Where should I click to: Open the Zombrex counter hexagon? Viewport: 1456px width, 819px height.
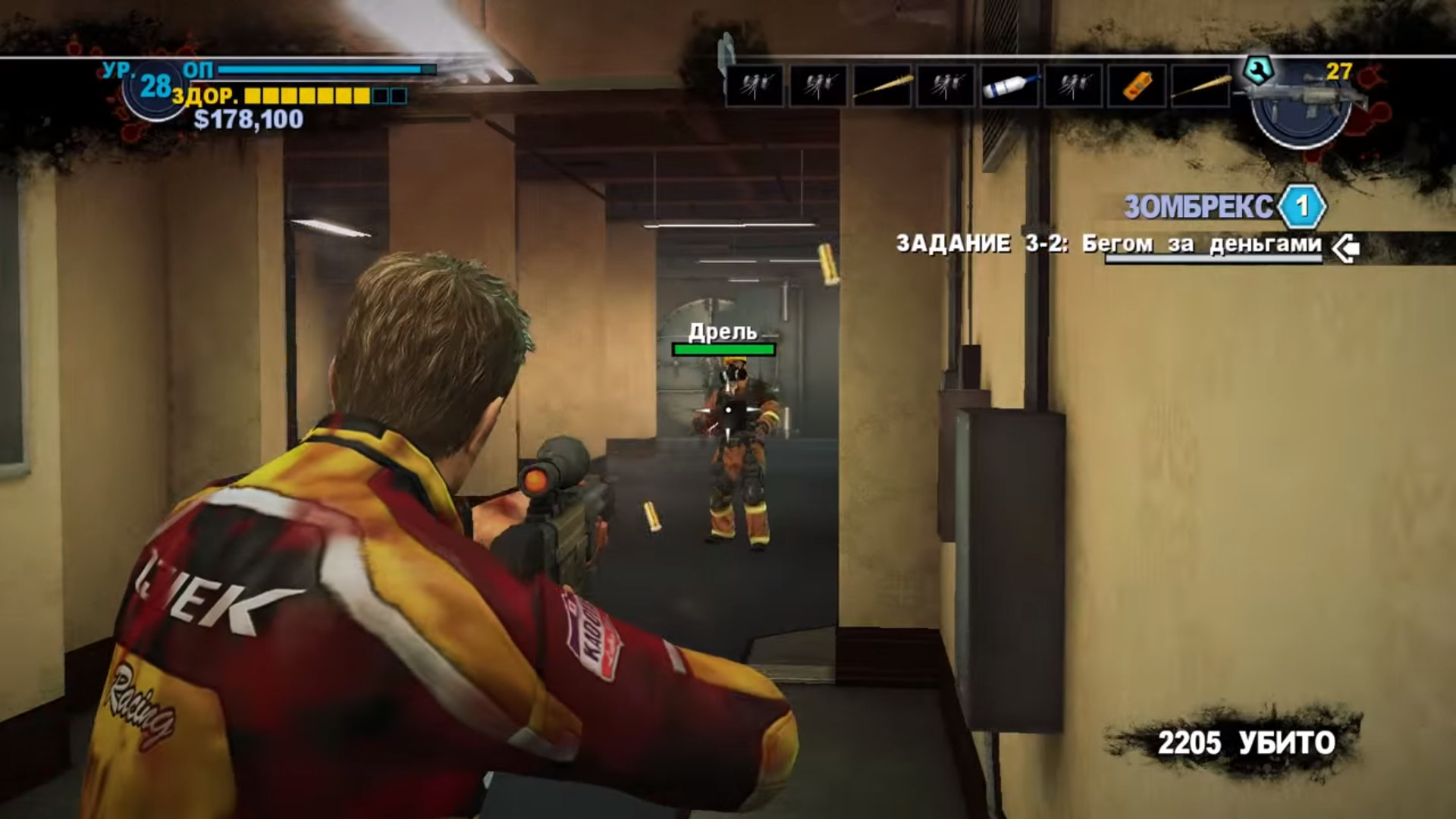coord(1301,206)
